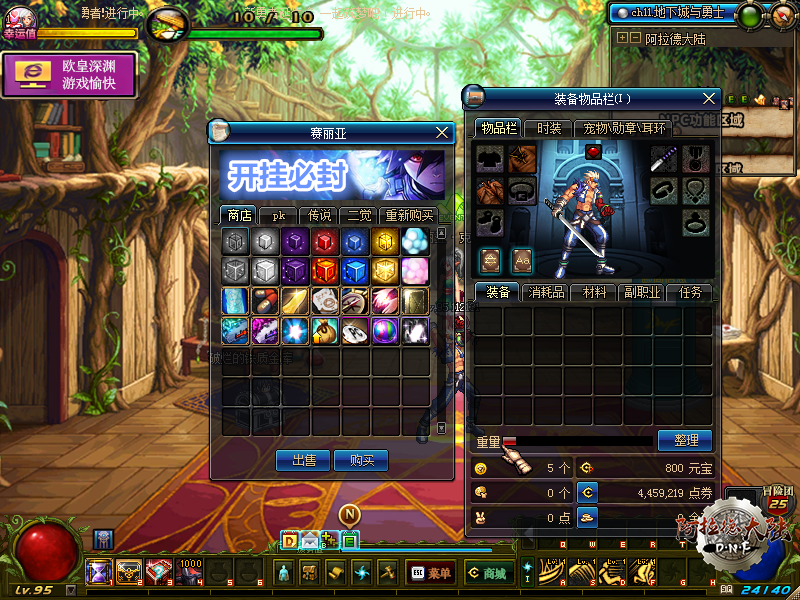This screenshot has width=800, height=600.
Task: Switch to the pk shop tab
Action: coord(279,215)
